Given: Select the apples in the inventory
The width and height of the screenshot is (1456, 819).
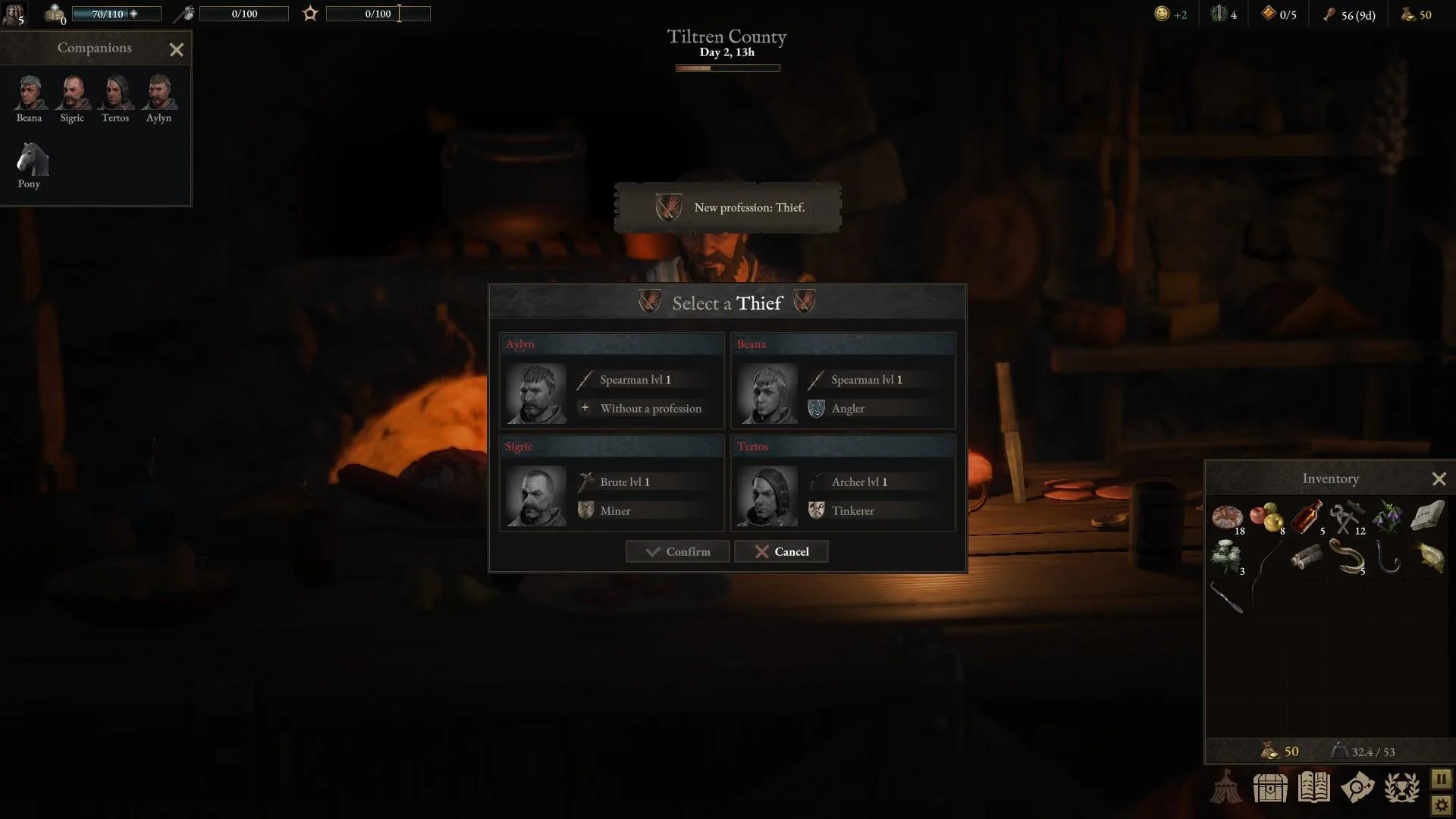Looking at the screenshot, I should [x=1266, y=517].
